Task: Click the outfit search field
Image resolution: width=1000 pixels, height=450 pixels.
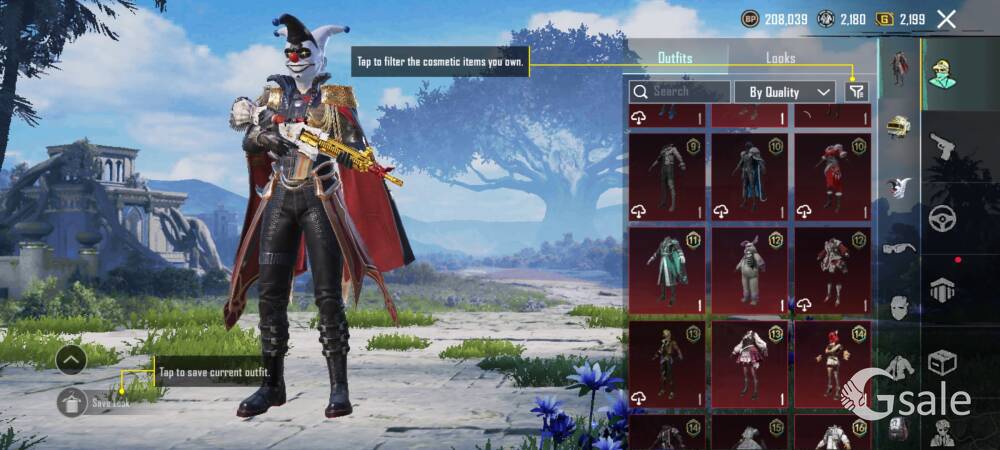Action: (680, 91)
